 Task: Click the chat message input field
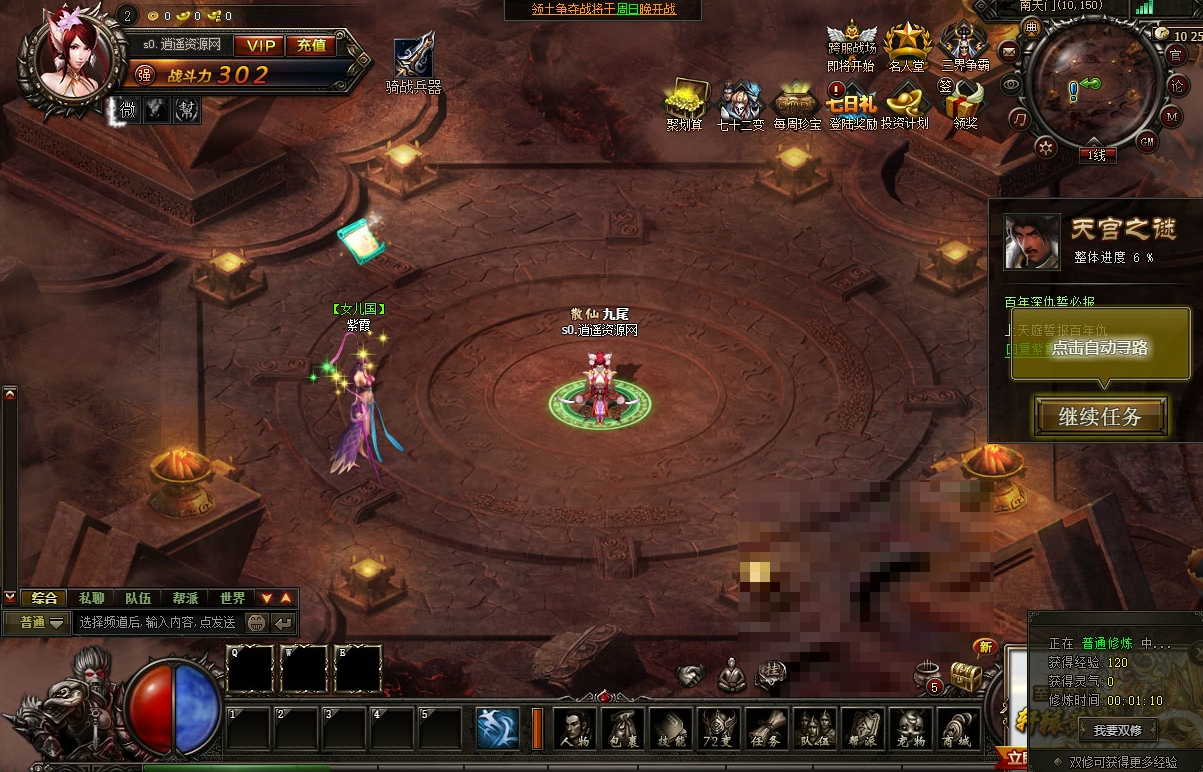pos(157,622)
